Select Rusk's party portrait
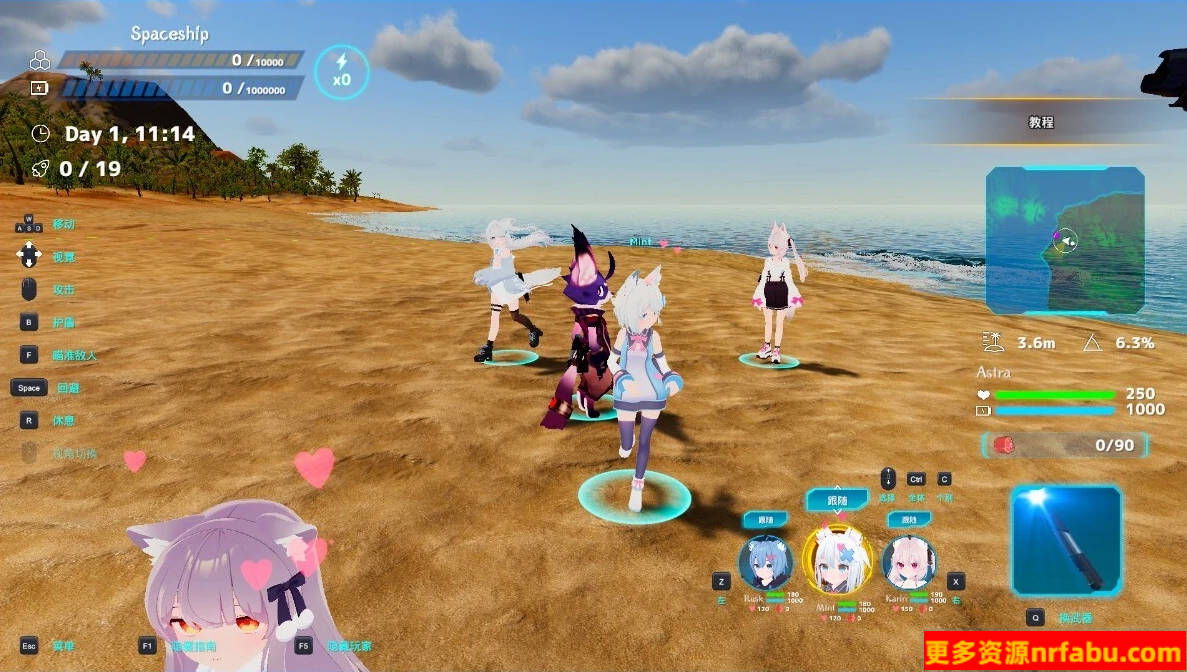 (x=765, y=562)
